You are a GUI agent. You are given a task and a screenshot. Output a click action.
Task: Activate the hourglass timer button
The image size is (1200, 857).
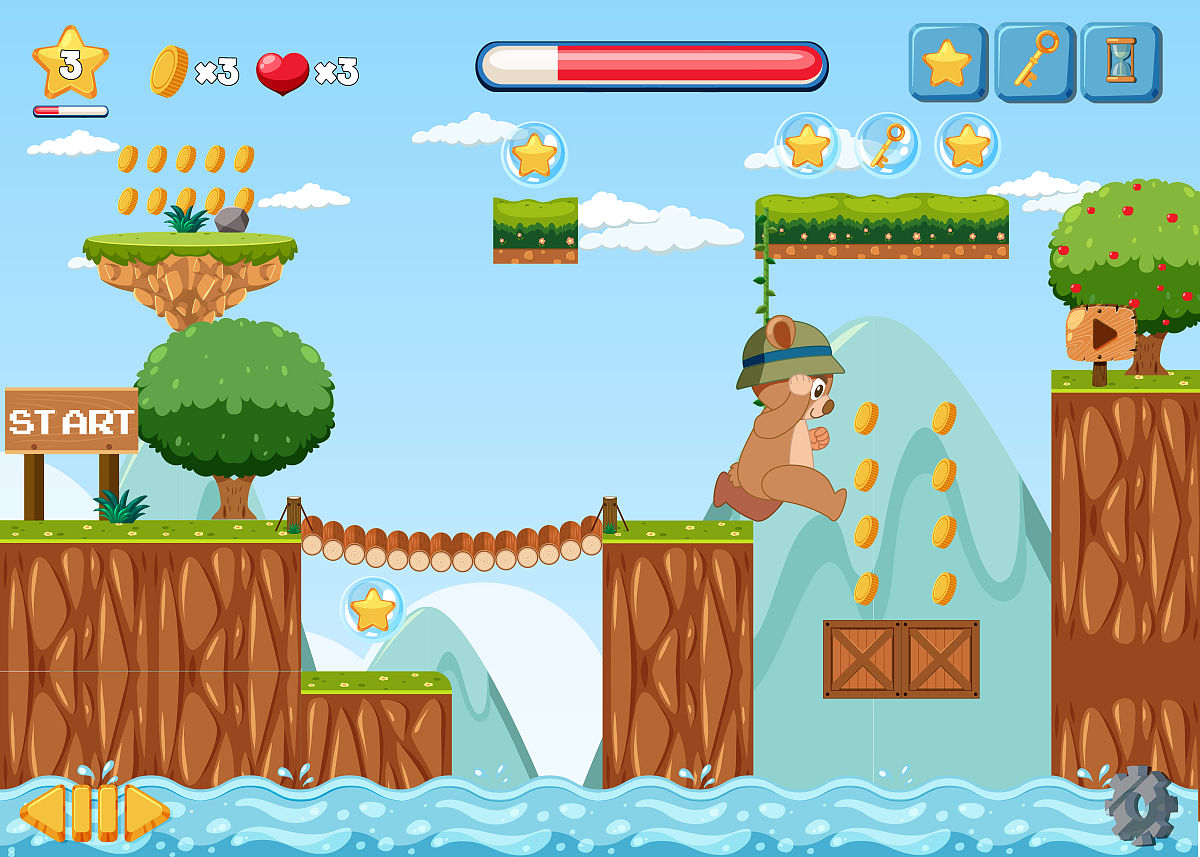pos(1120,62)
